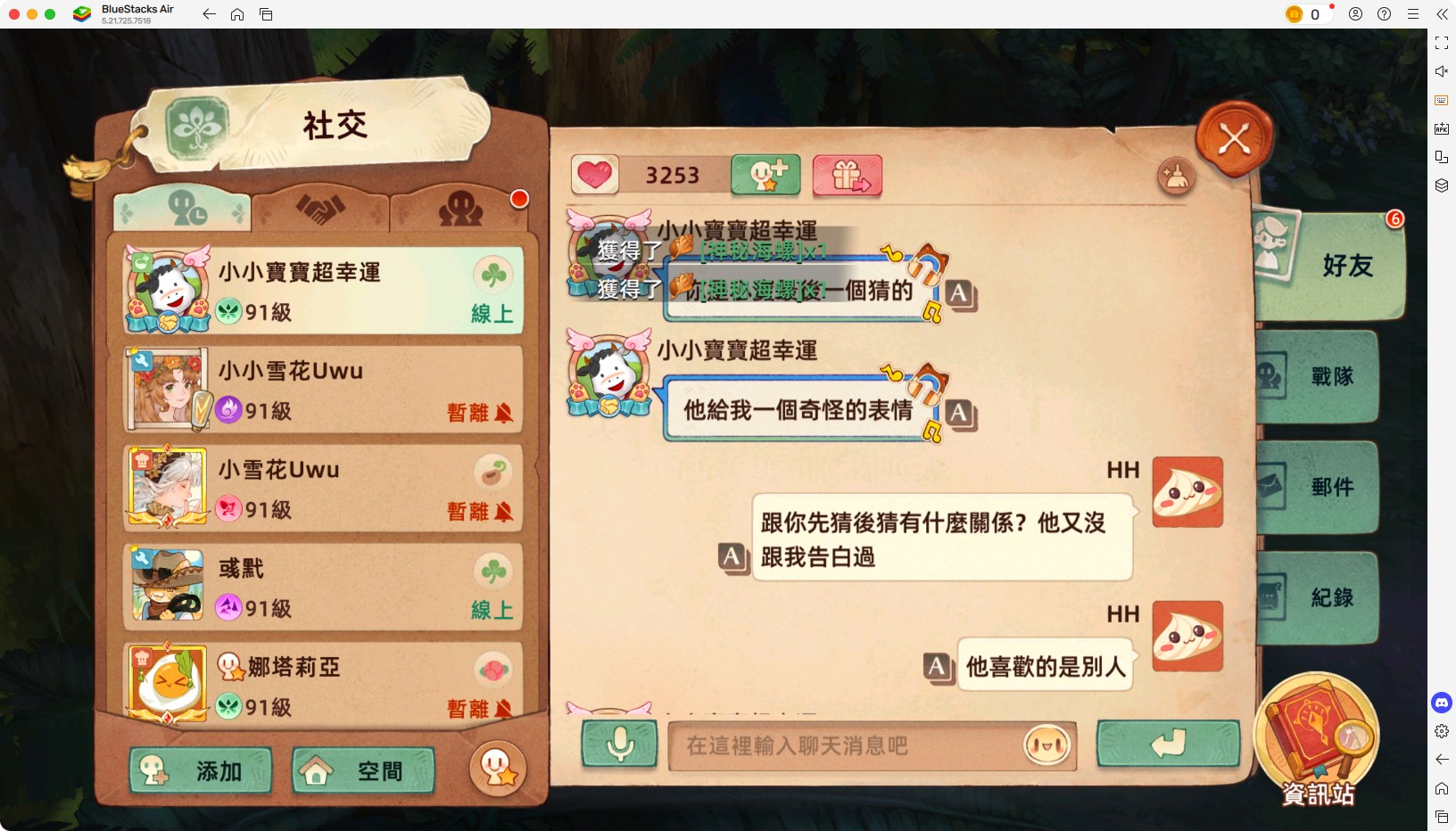The image size is (1456, 831).
Task: Click the translate icon on 他喜歡的是別人 message
Action: tap(936, 664)
